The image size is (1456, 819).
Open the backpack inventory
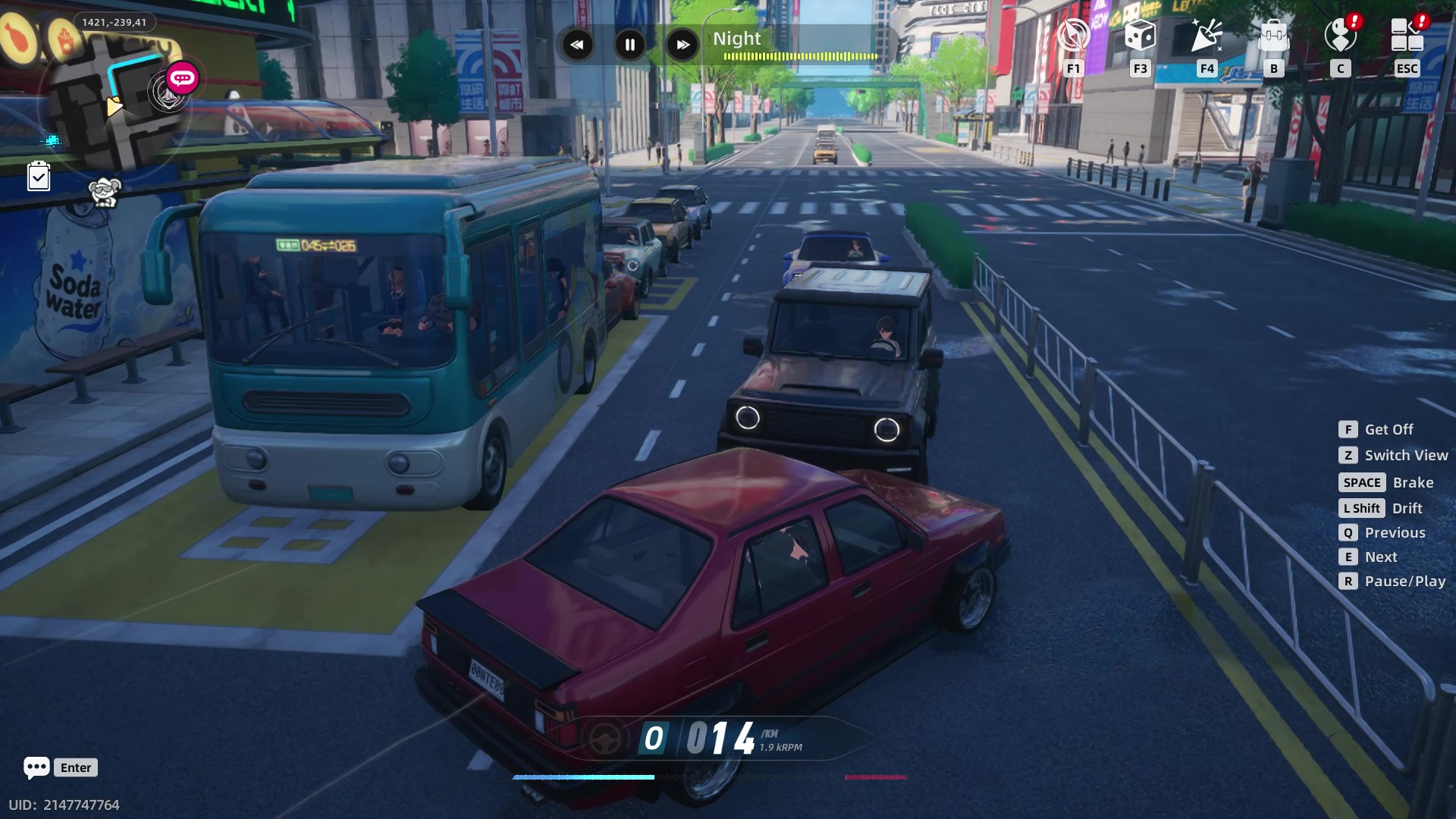[x=1273, y=35]
